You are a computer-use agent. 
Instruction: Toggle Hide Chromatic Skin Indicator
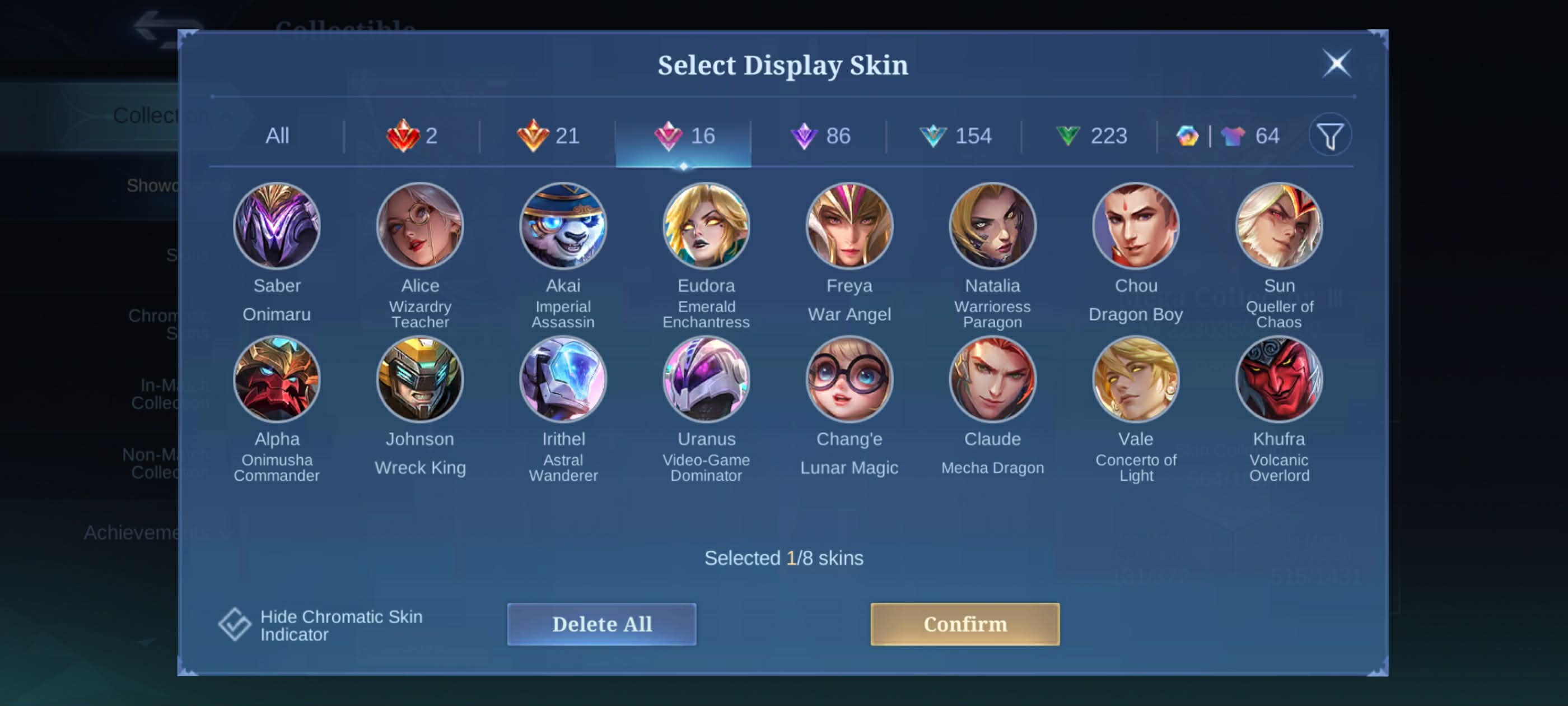[x=235, y=624]
